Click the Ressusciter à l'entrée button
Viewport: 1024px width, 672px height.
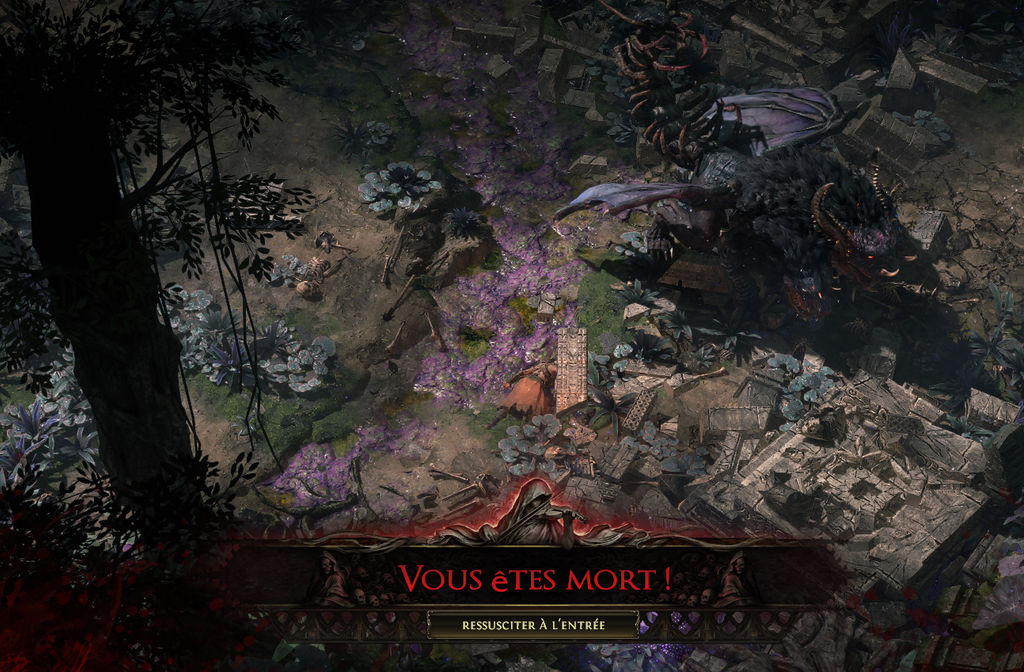(533, 625)
